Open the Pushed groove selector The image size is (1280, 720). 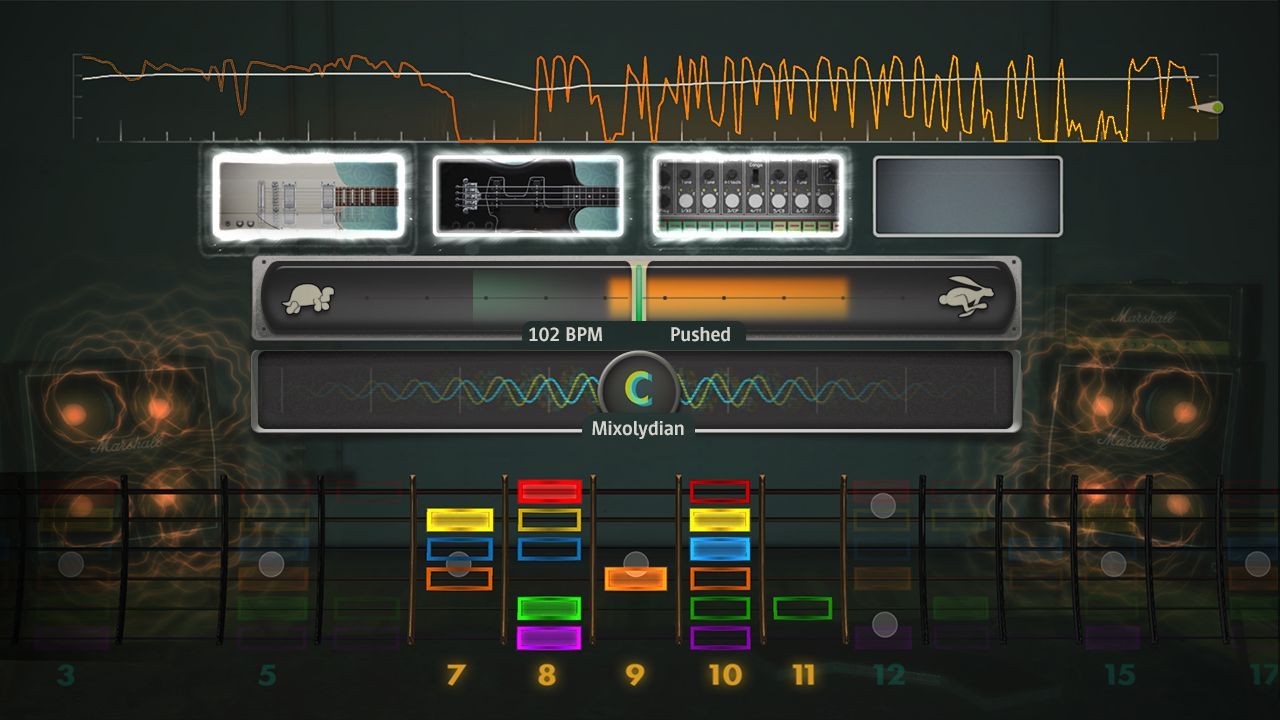[700, 335]
